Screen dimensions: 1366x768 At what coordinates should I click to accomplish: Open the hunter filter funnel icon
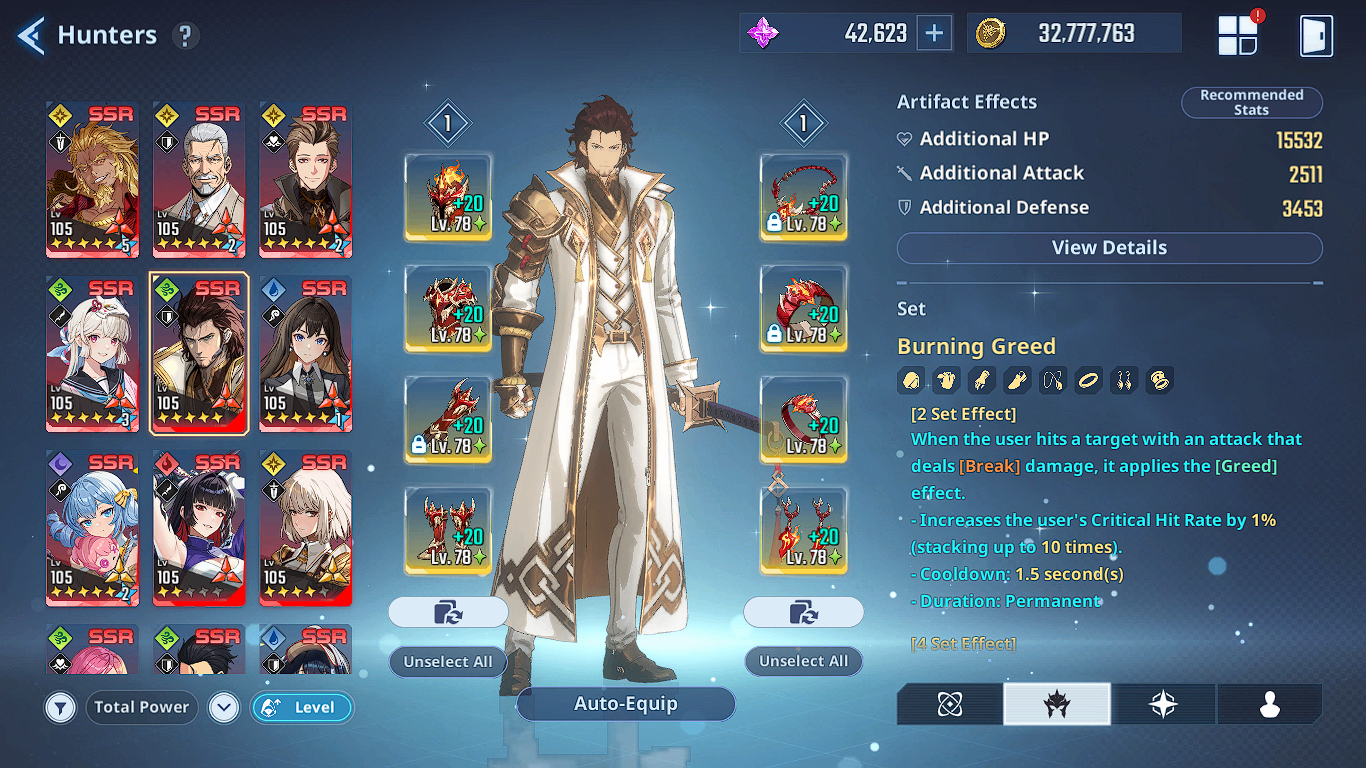coord(61,708)
